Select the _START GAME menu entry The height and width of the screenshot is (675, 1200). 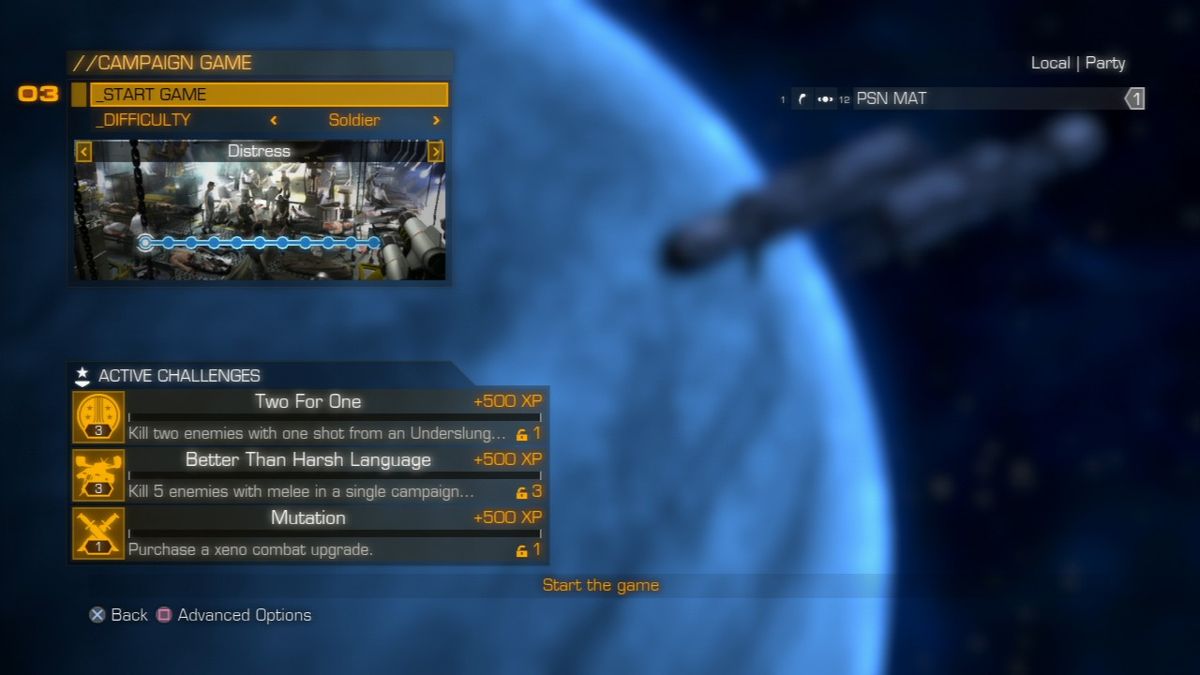268,95
